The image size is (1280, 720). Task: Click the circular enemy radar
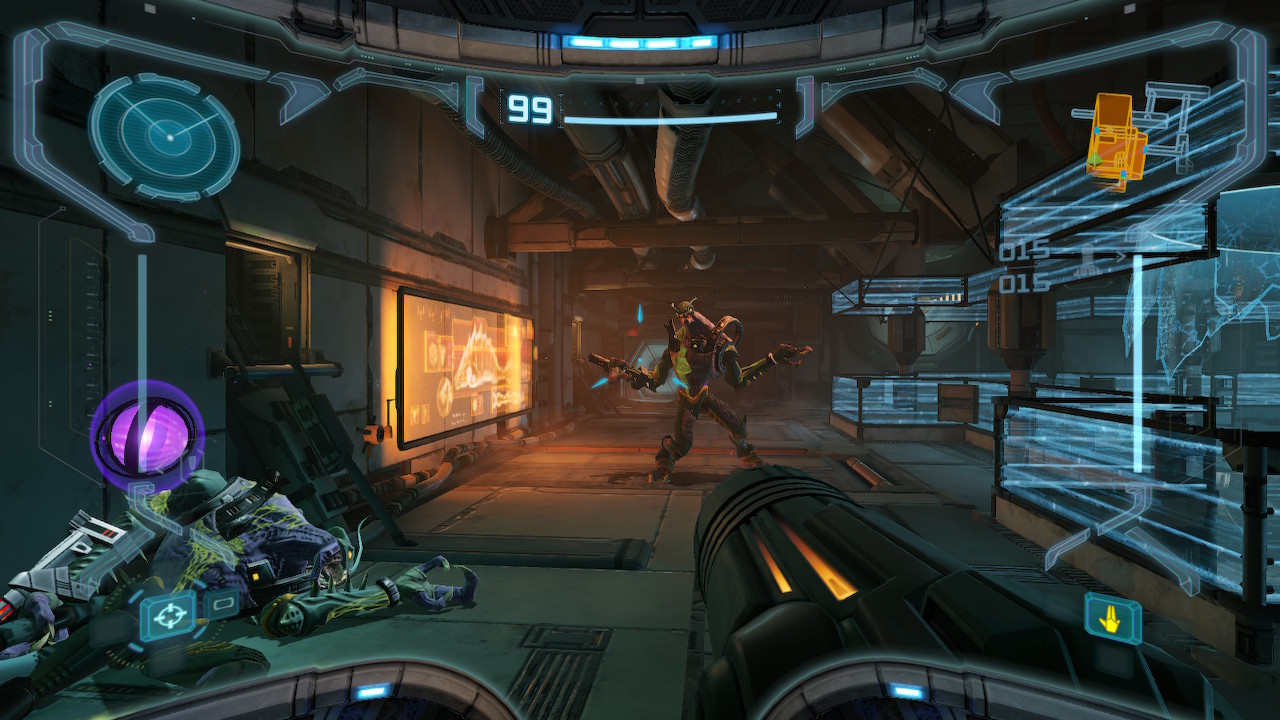click(x=164, y=137)
